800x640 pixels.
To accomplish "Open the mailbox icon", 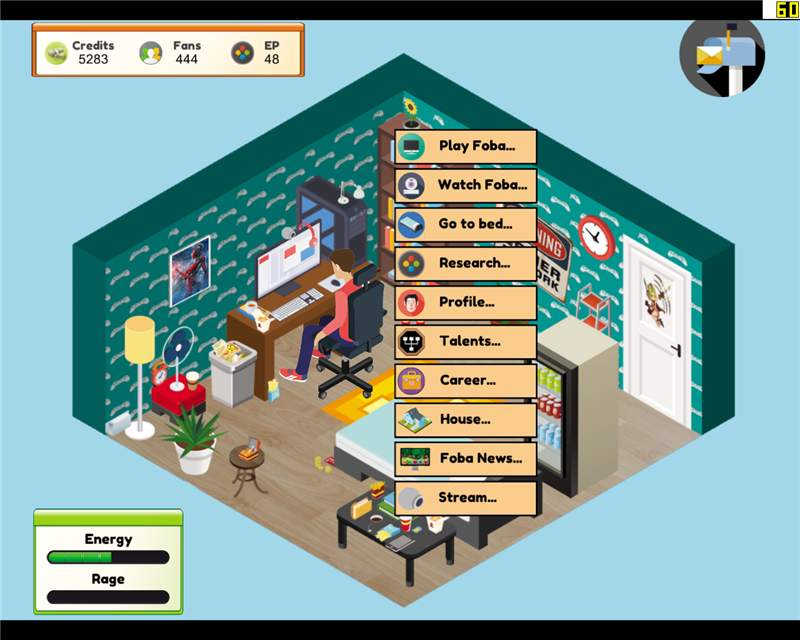I will pyautogui.click(x=722, y=56).
